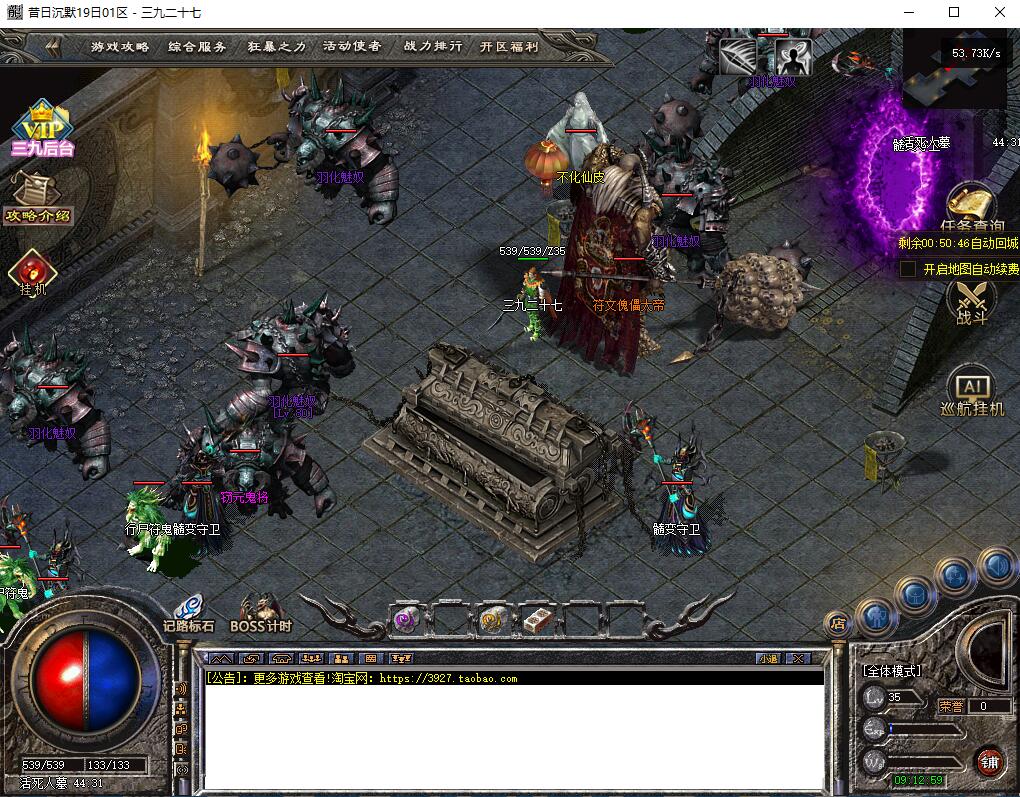Show the 战力排行 ranking
This screenshot has width=1020, height=797.
pyautogui.click(x=433, y=47)
